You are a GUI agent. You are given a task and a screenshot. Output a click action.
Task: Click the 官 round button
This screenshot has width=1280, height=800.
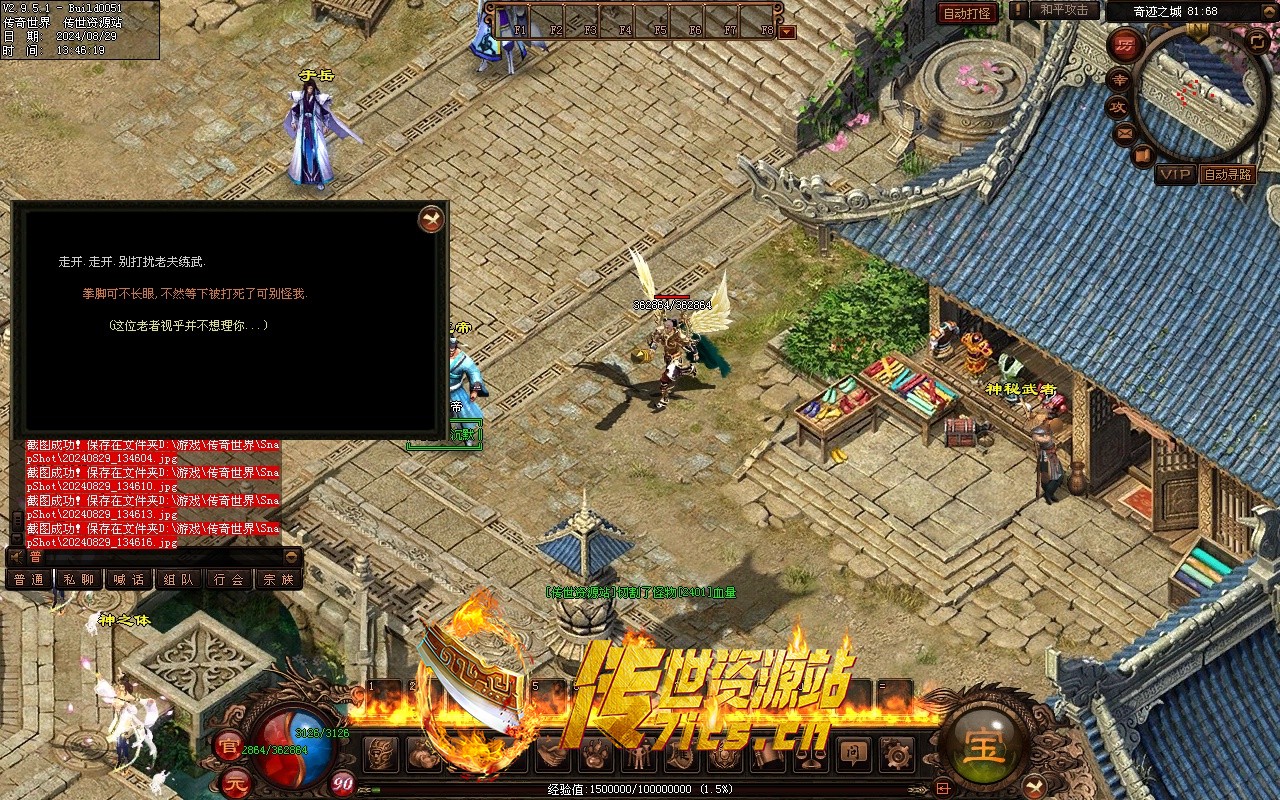pos(227,745)
